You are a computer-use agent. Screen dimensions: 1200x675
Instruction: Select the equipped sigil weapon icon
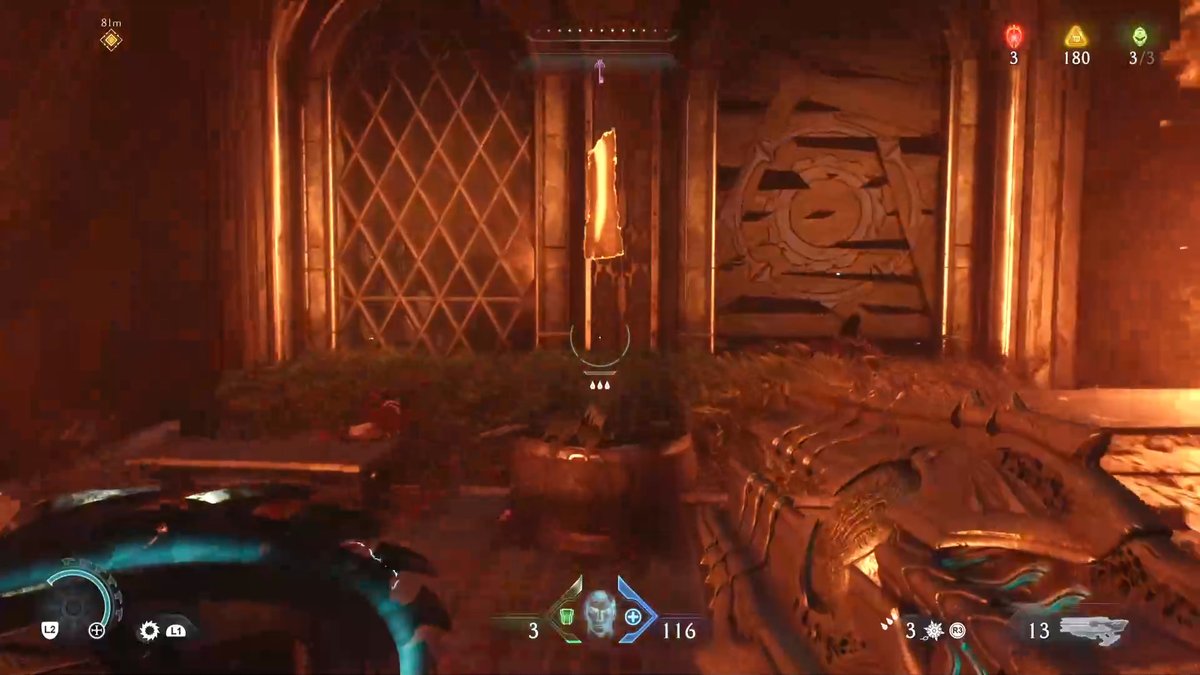(1094, 629)
